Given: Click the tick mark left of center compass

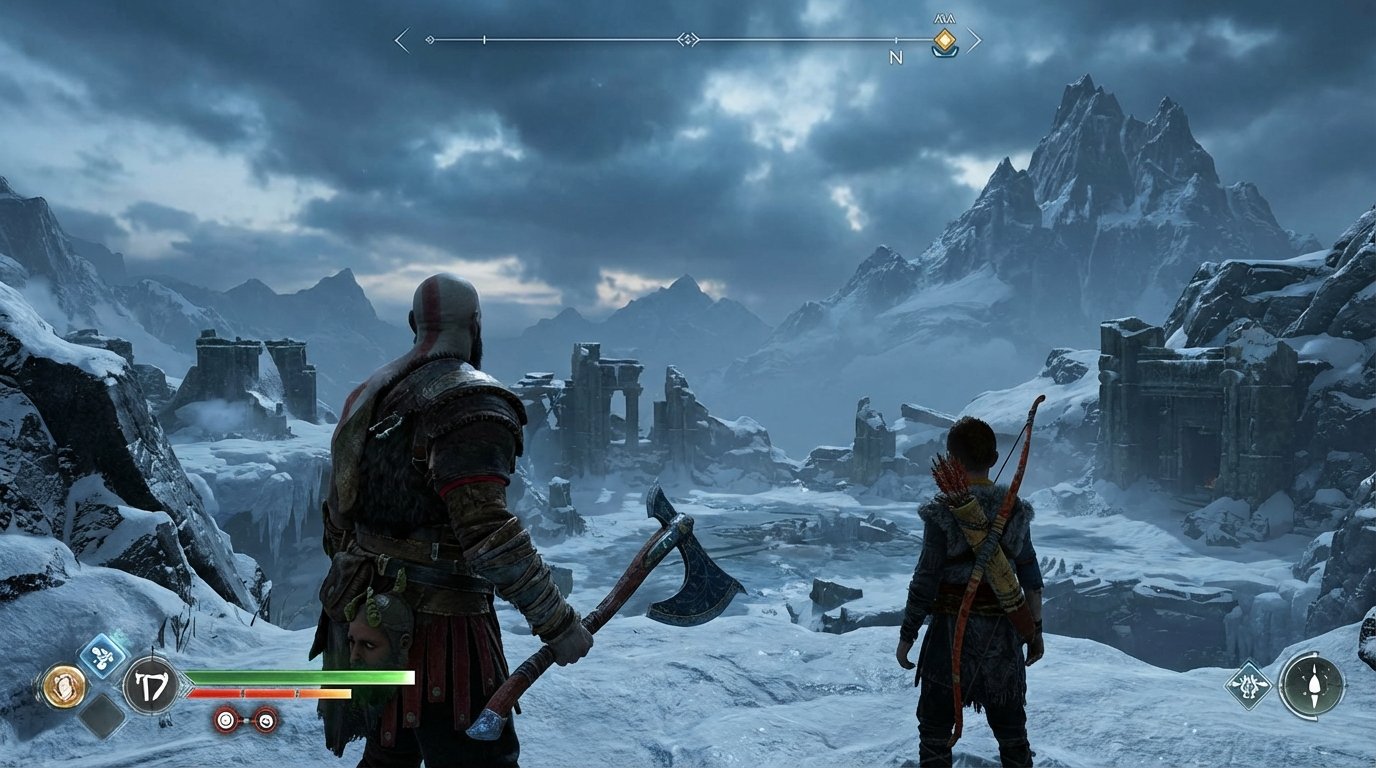Looking at the screenshot, I should [x=483, y=39].
